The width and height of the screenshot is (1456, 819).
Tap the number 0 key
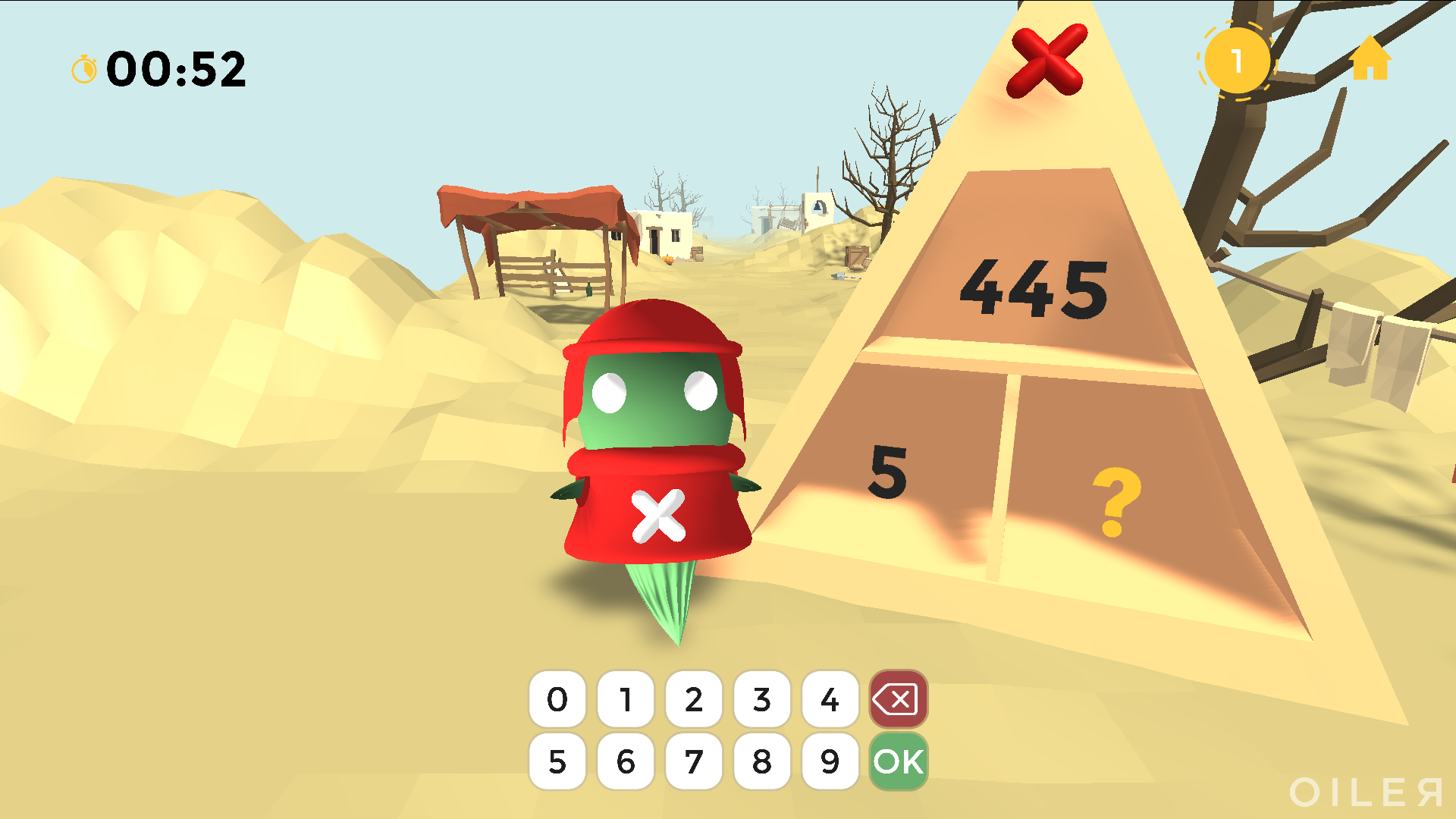point(557,699)
